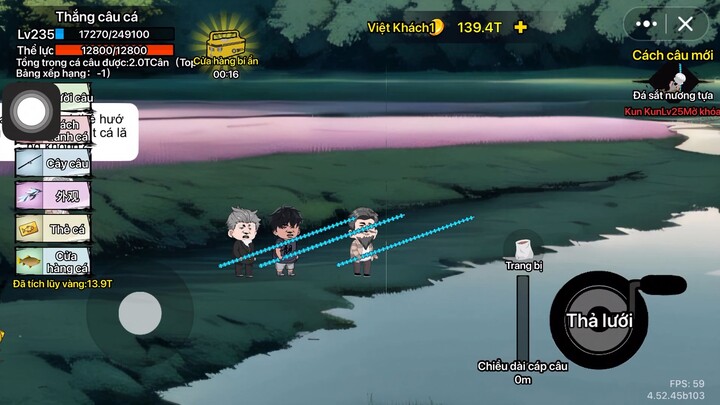Screen dimensions: 720x405
Task: Close the mini-program with the X button
Action: (685, 23)
